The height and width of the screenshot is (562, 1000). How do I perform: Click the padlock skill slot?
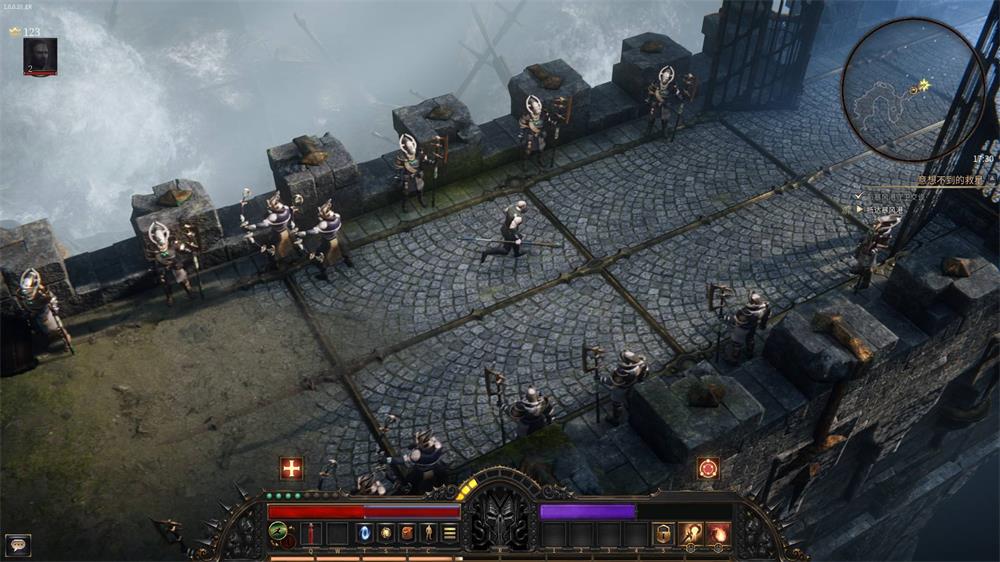pos(663,534)
